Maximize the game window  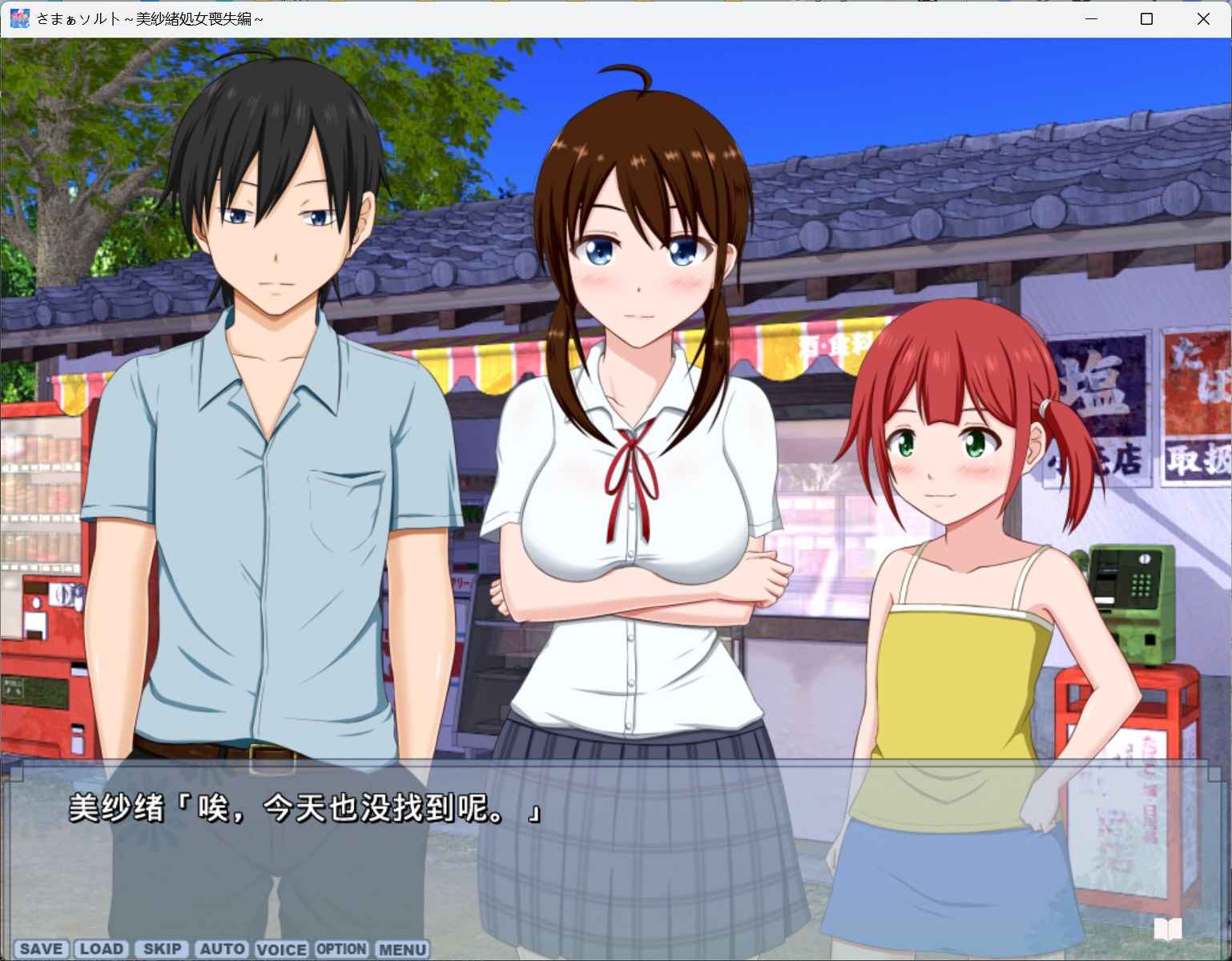pos(1146,19)
